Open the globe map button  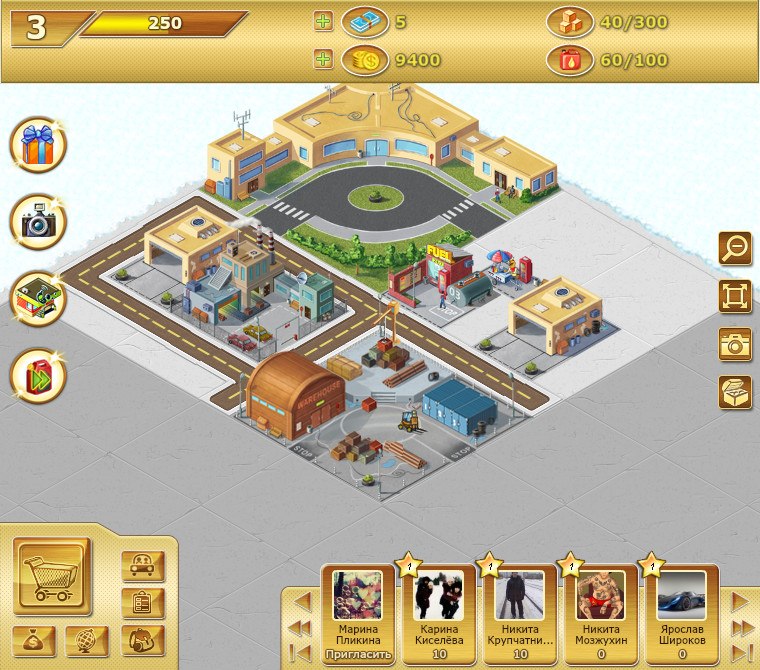87,640
